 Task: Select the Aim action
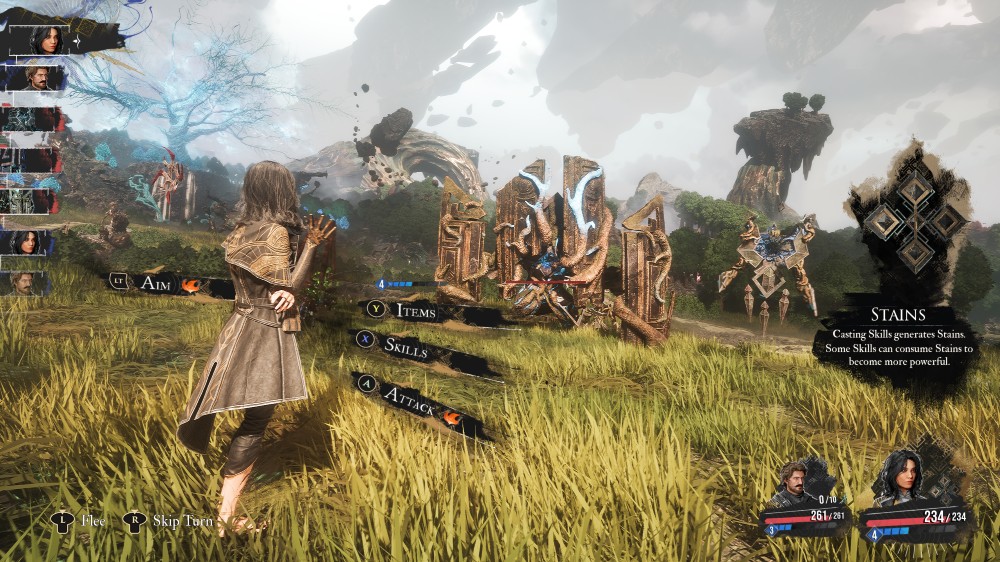click(x=160, y=283)
